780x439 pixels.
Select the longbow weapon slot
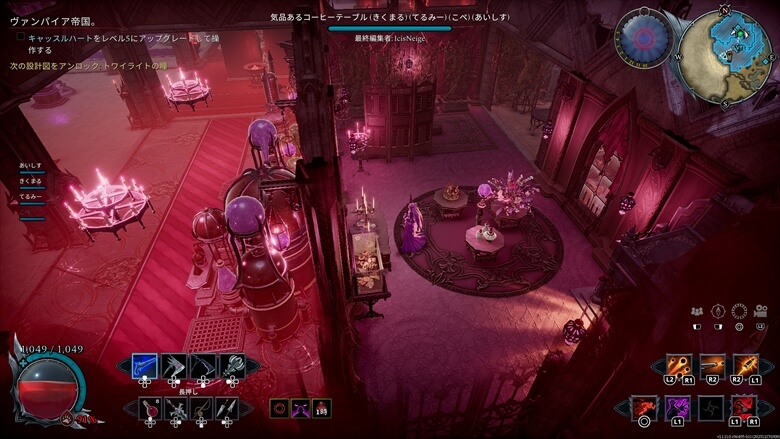point(202,408)
